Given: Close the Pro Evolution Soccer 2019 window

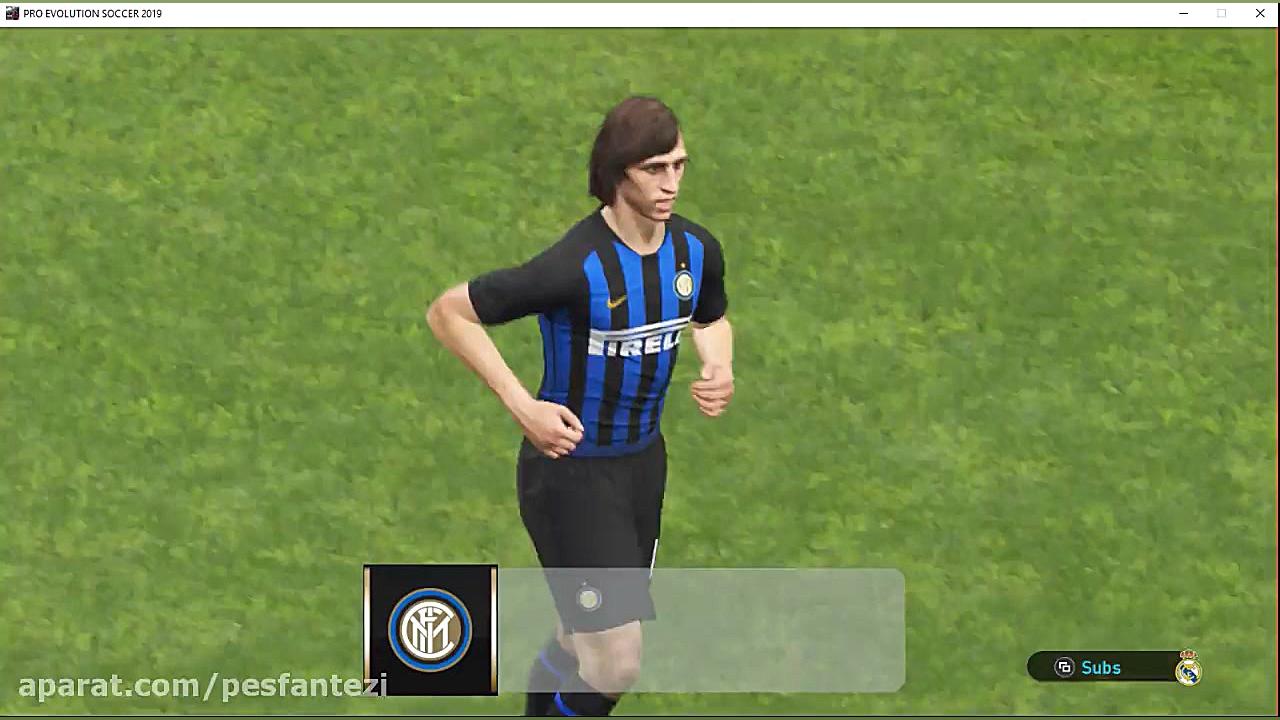Looking at the screenshot, I should 1260,13.
